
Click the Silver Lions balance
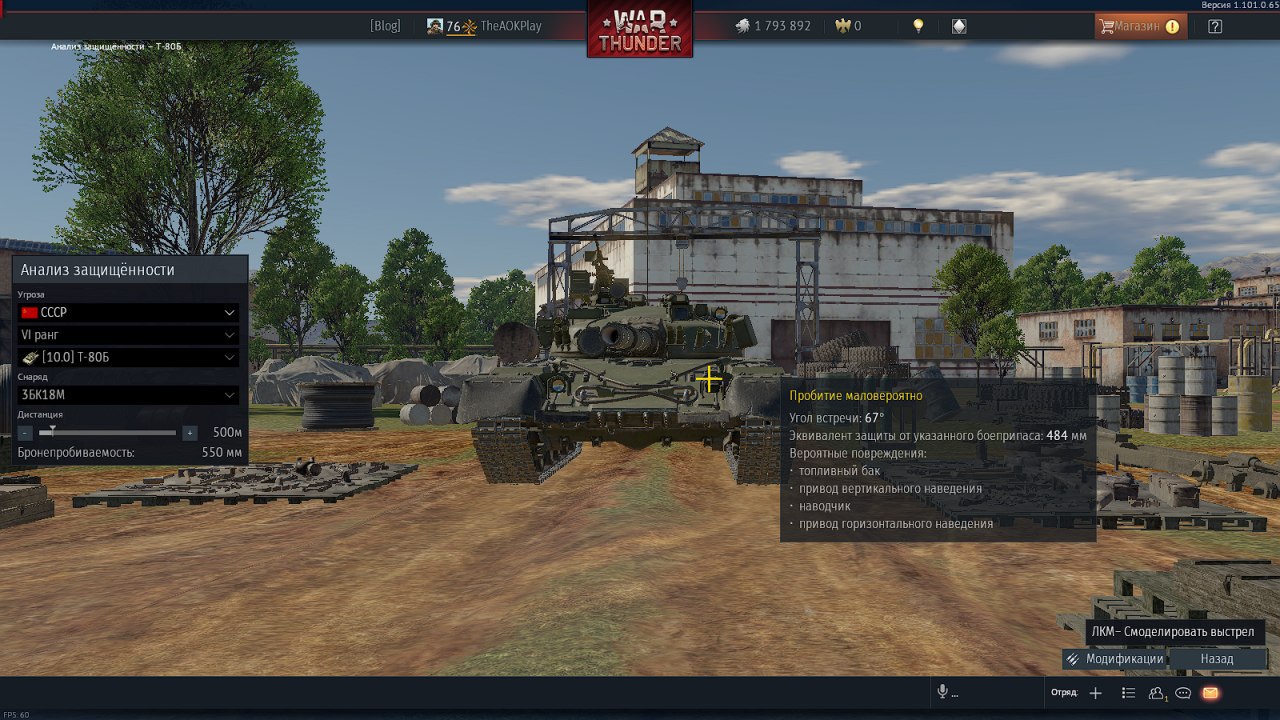[x=772, y=26]
